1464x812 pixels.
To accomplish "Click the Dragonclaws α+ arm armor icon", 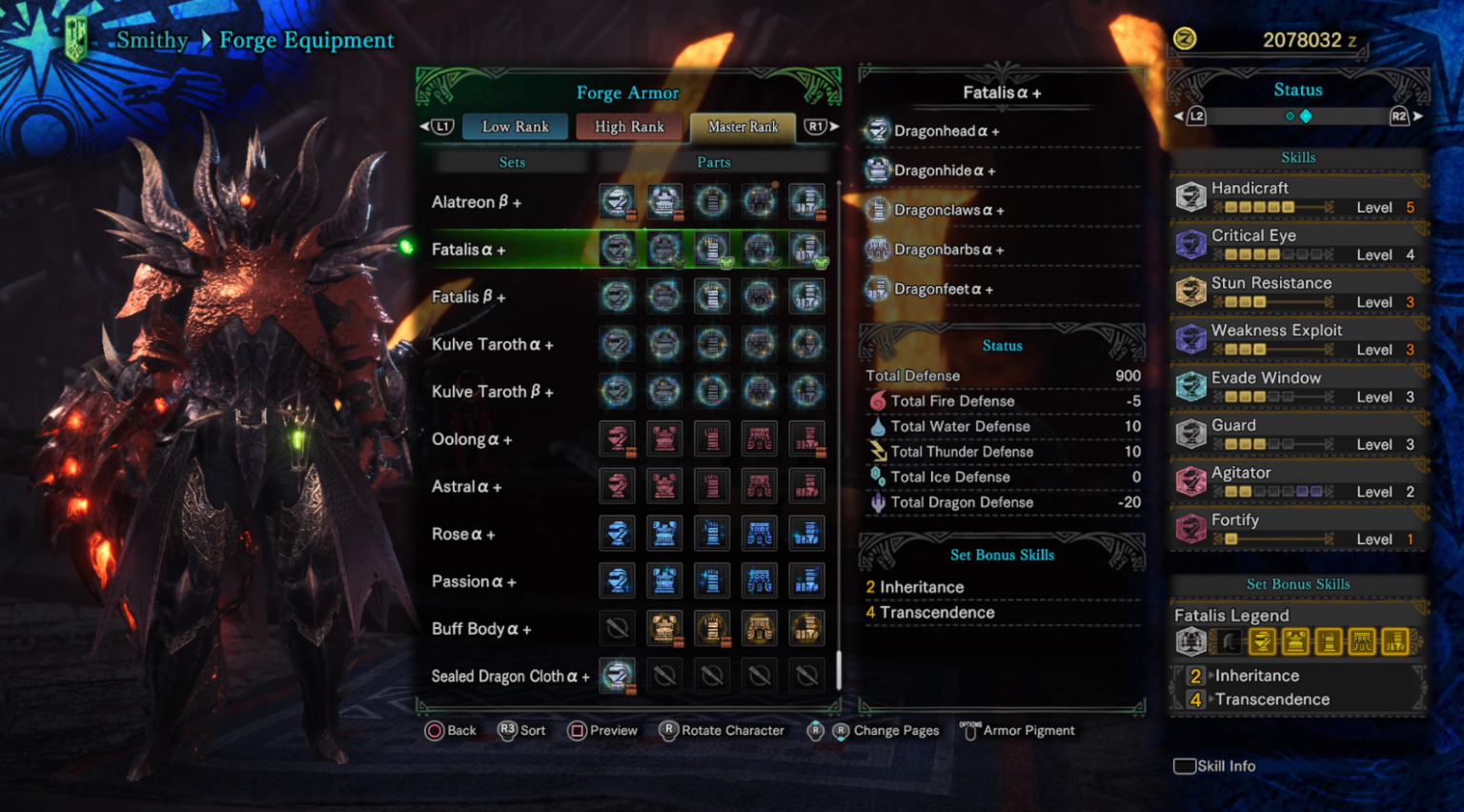I will (x=878, y=209).
